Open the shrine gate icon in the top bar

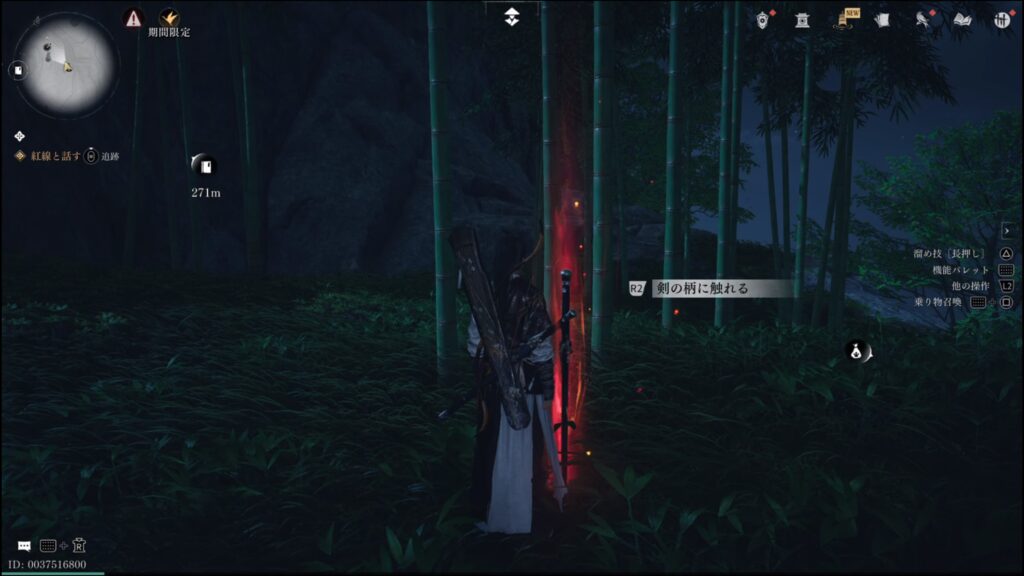coord(802,20)
